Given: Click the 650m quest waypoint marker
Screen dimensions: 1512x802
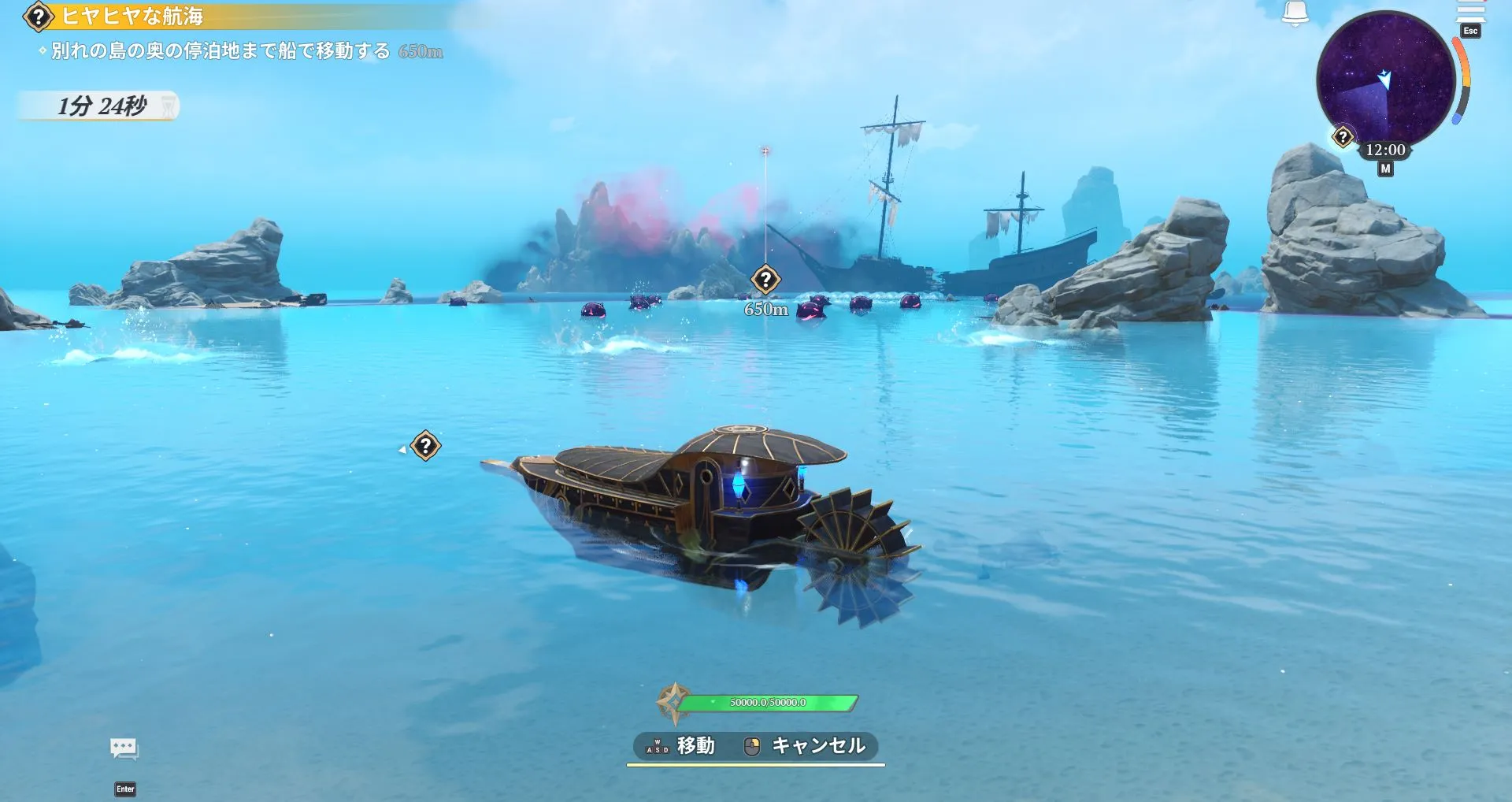Looking at the screenshot, I should [765, 279].
